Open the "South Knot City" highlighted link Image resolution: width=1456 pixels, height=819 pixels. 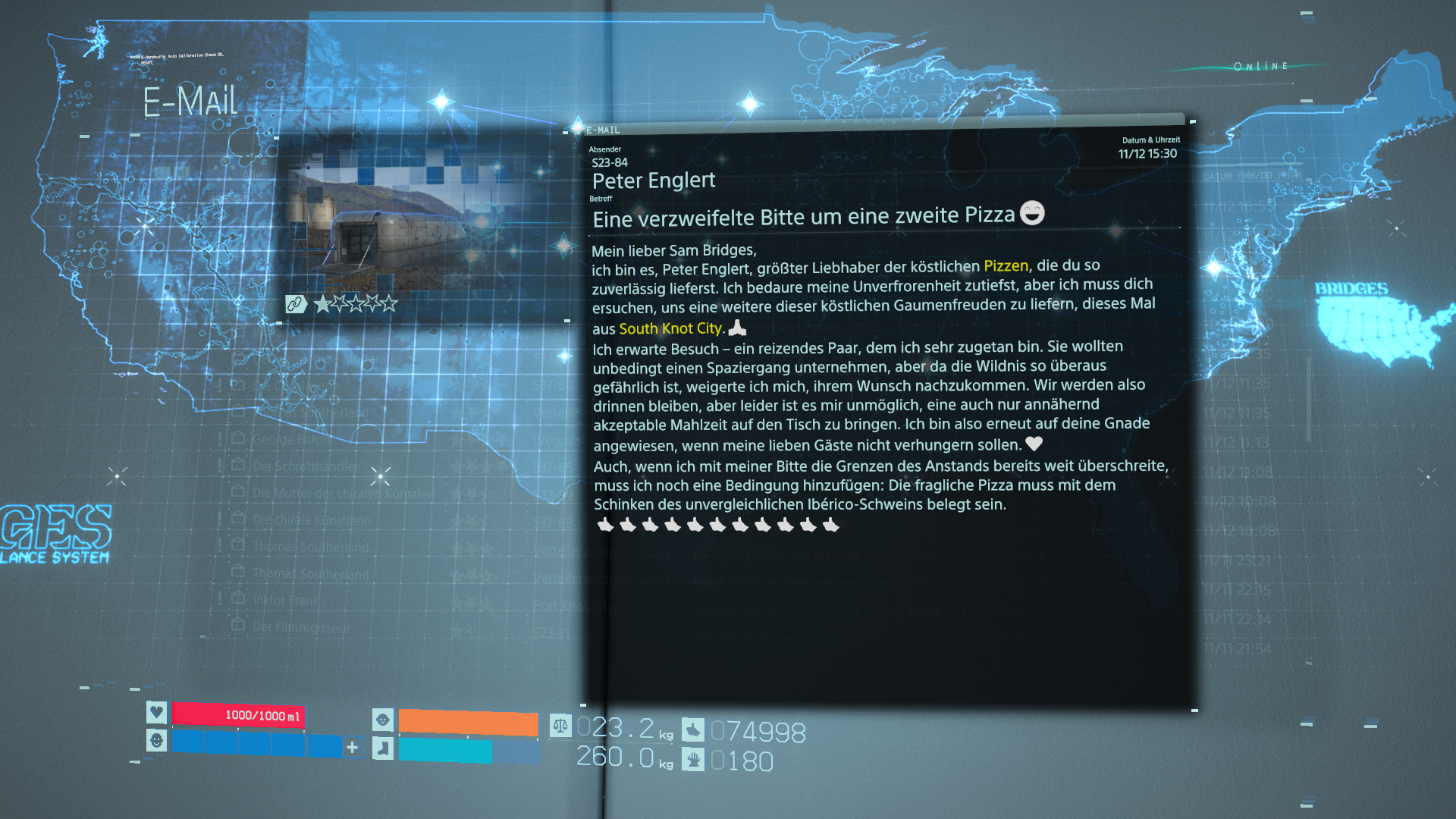point(670,328)
